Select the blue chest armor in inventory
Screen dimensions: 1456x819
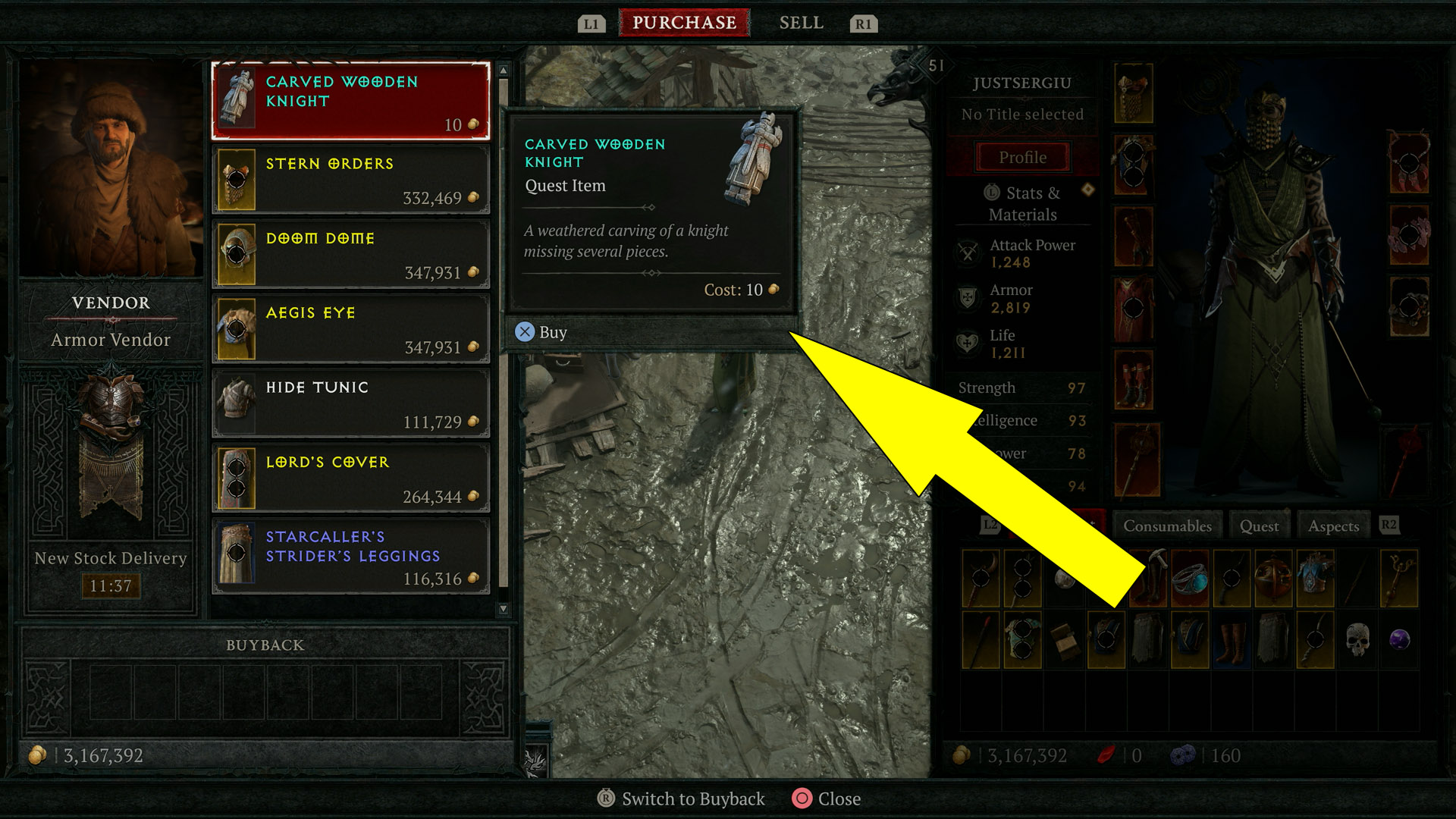pos(1314,576)
